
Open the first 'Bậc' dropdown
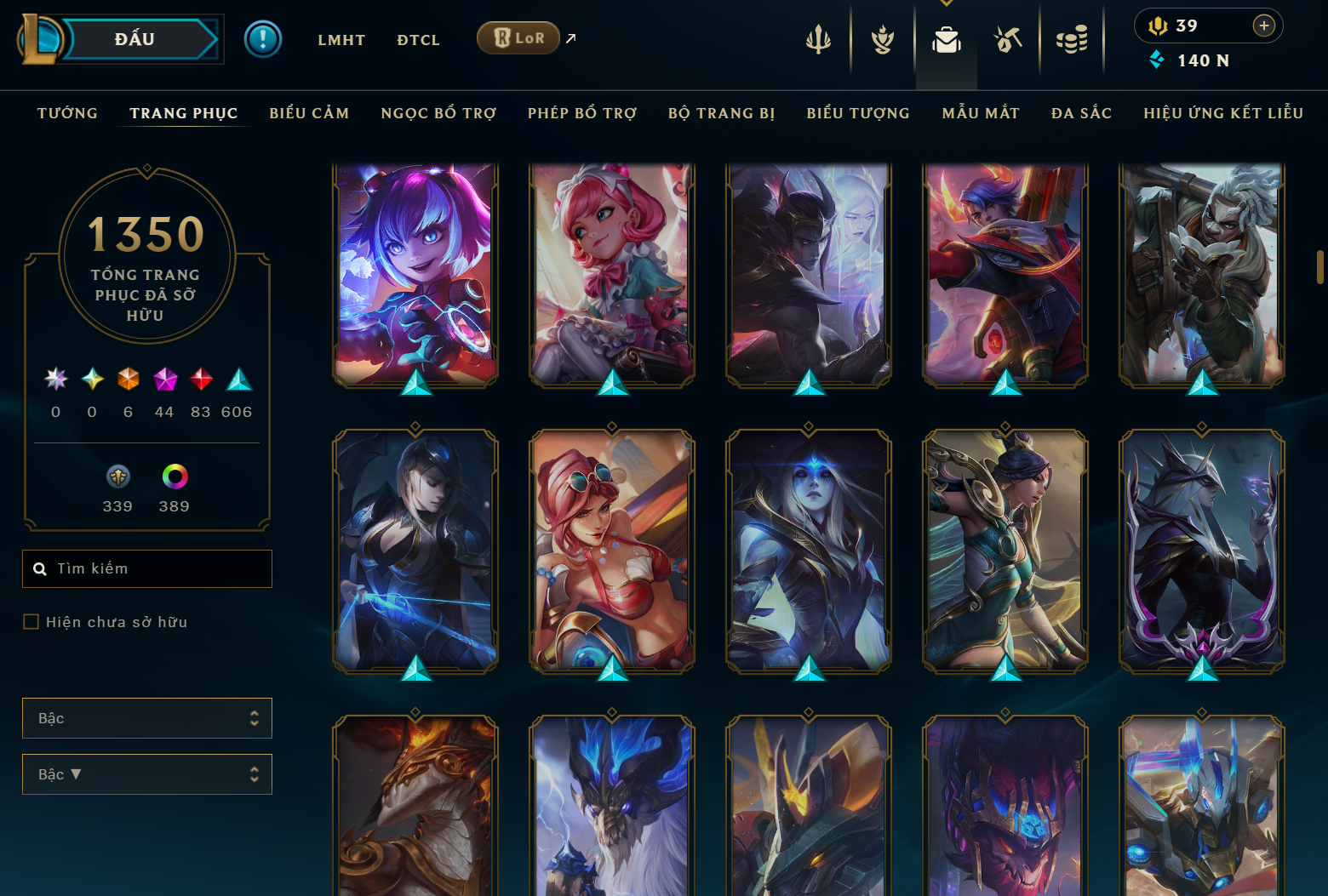click(x=146, y=718)
